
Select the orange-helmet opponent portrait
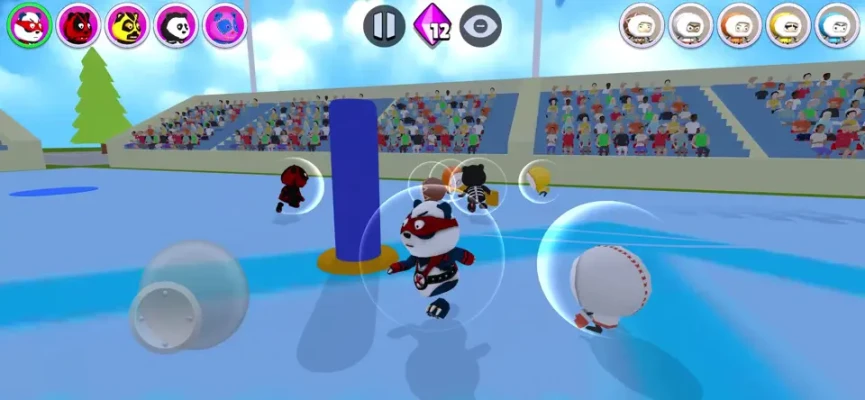(740, 26)
